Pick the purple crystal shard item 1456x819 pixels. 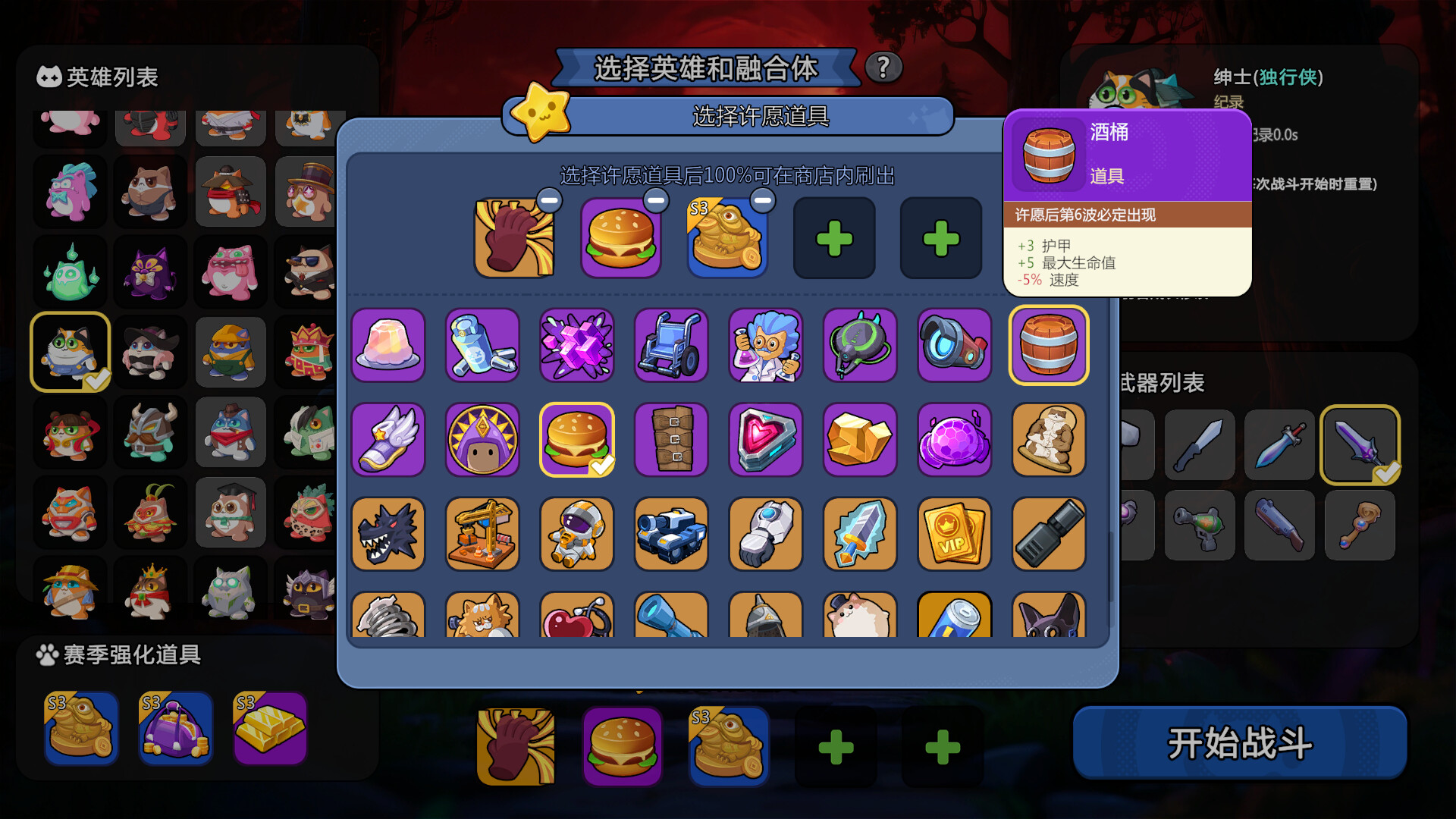pyautogui.click(x=576, y=347)
